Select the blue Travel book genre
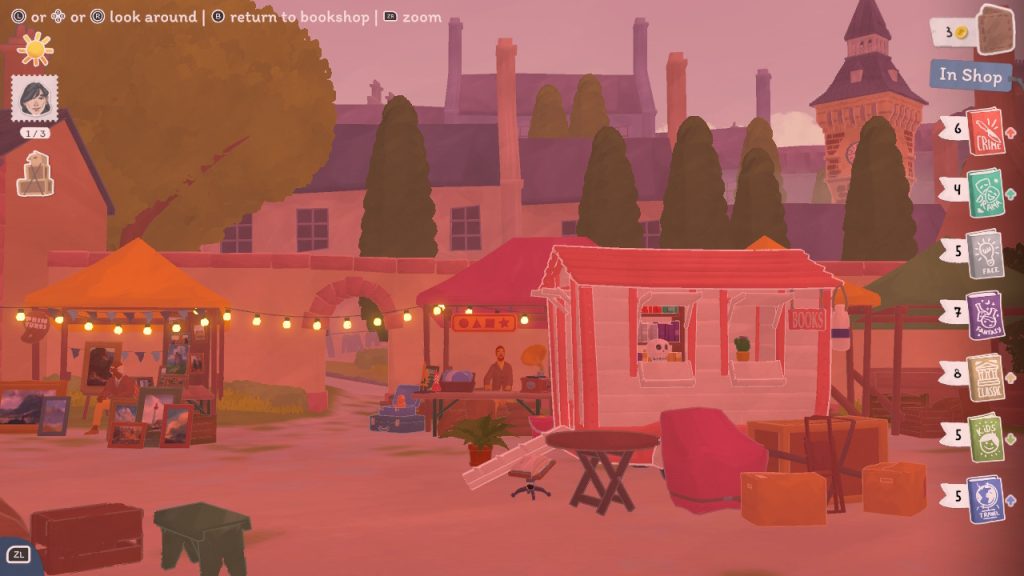 click(x=985, y=498)
